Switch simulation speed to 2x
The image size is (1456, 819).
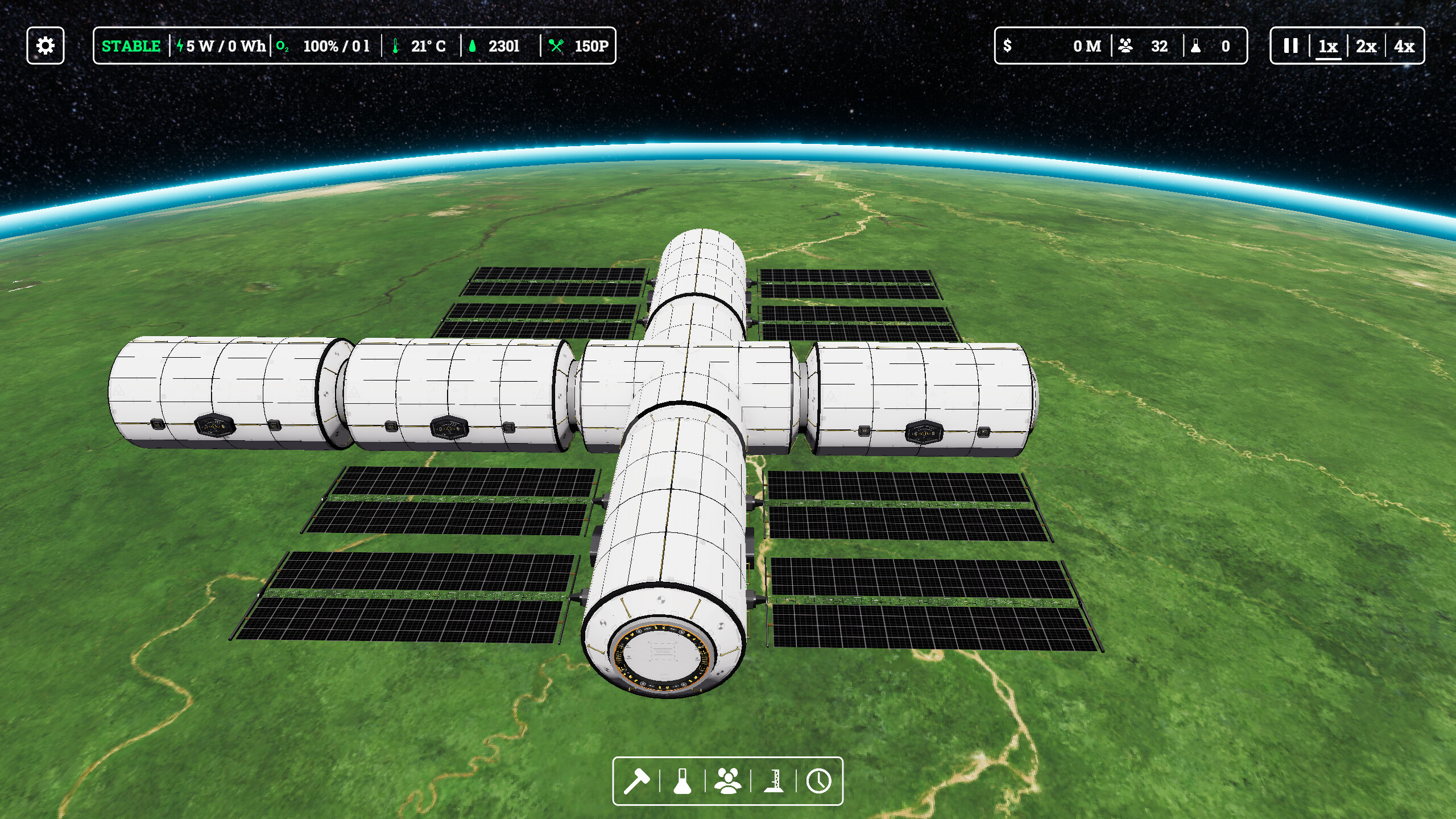[x=1365, y=47]
